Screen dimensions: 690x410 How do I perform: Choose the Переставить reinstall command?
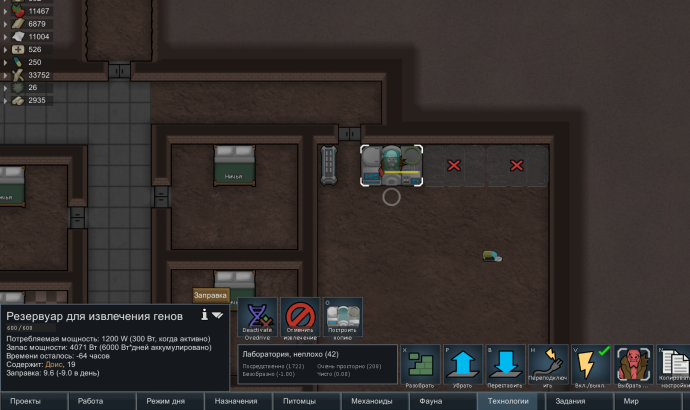(505, 366)
